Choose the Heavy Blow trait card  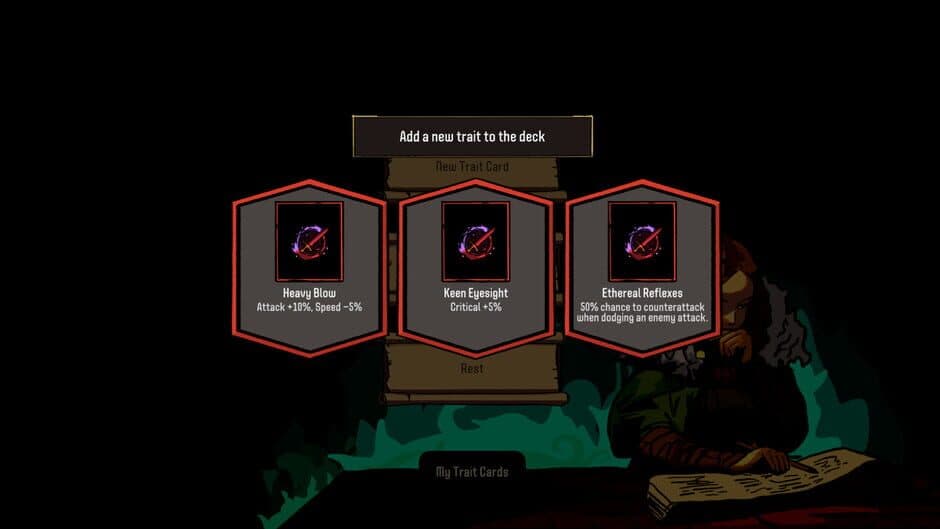[x=309, y=268]
